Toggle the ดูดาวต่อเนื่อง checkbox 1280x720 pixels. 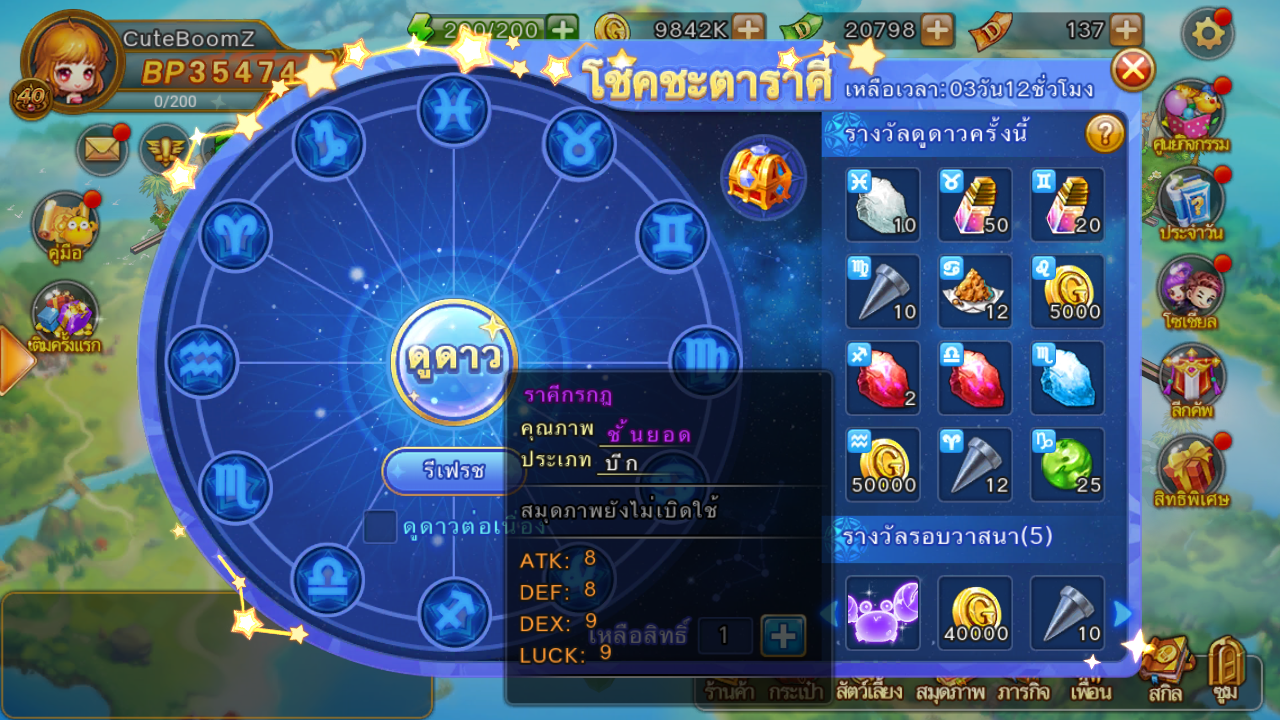tap(380, 526)
